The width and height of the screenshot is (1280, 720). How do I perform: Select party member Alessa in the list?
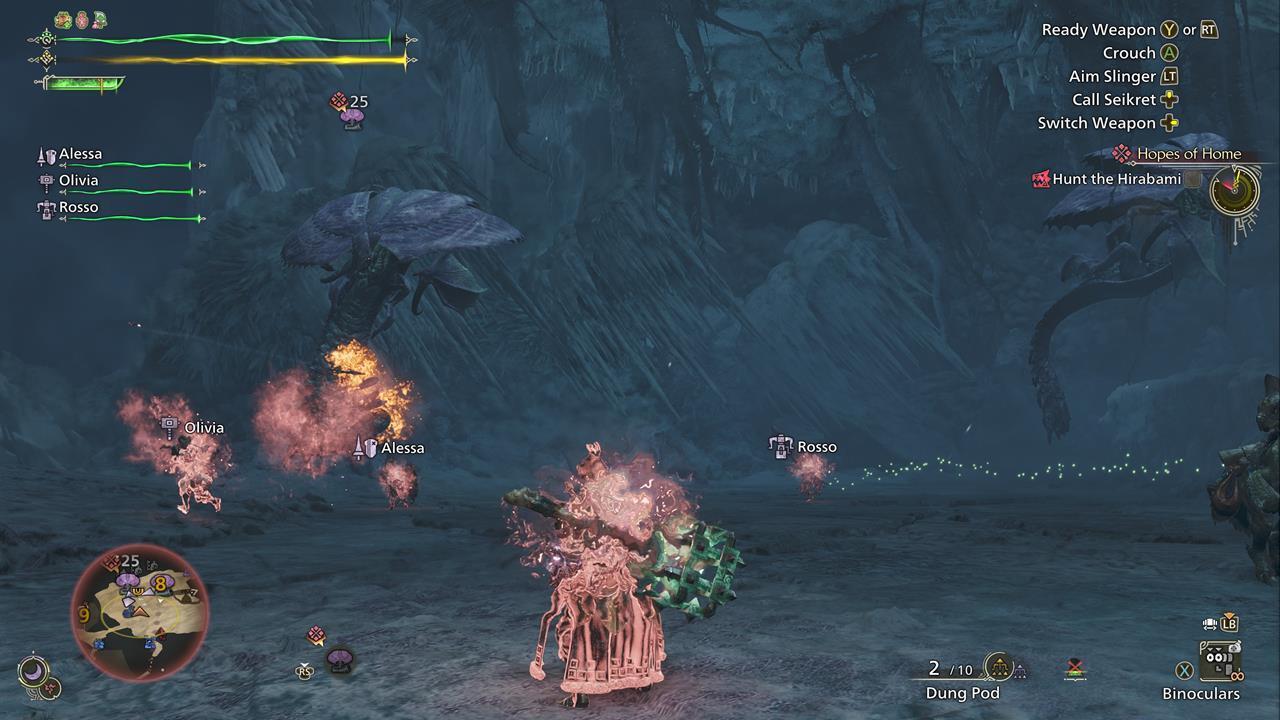coord(81,155)
